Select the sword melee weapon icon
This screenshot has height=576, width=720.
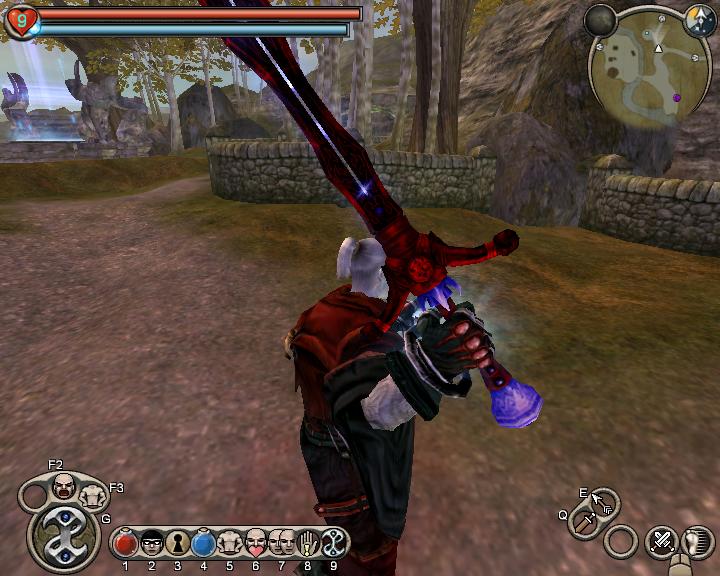582,523
